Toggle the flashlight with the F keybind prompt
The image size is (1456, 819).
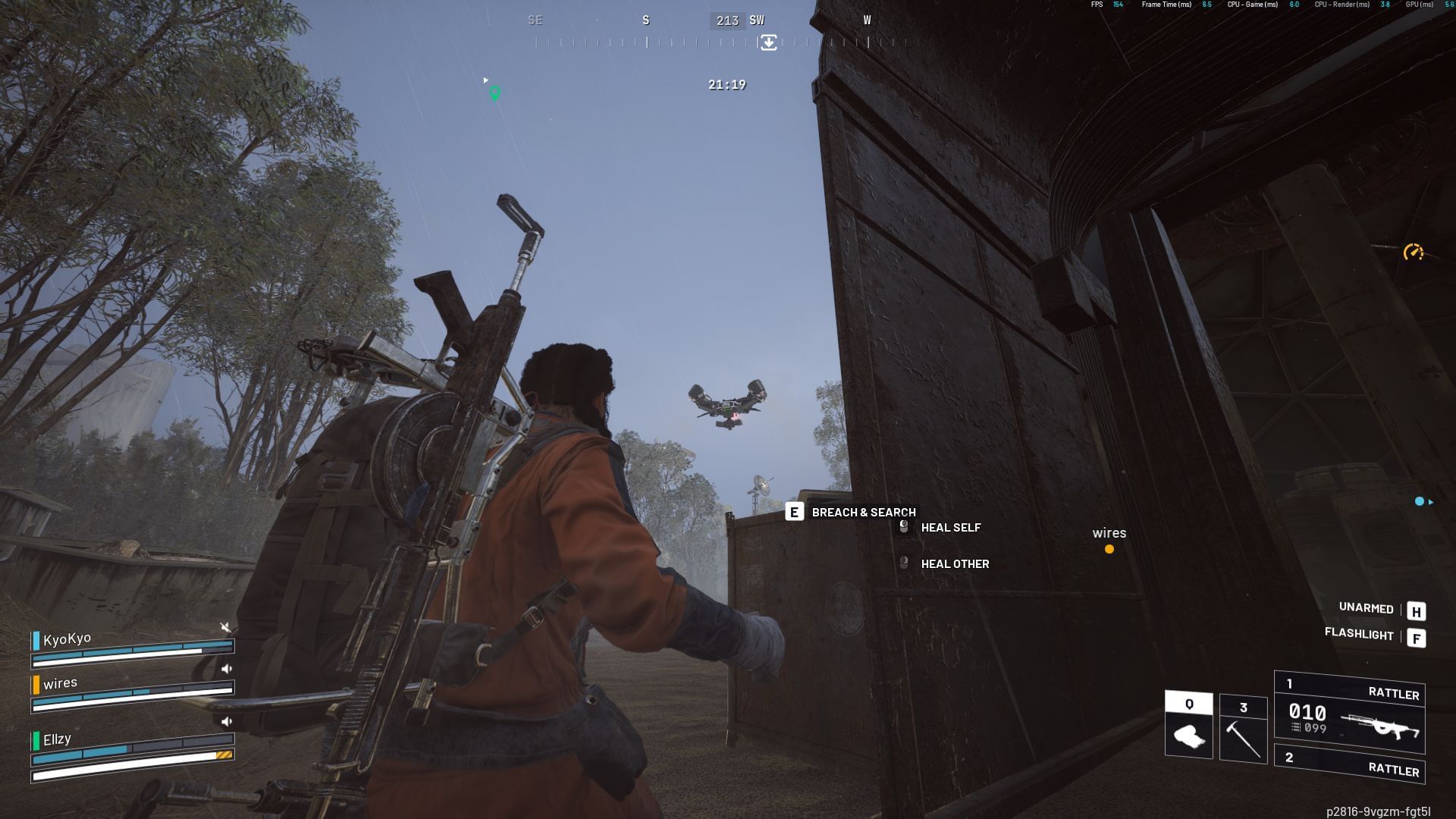pyautogui.click(x=1417, y=636)
